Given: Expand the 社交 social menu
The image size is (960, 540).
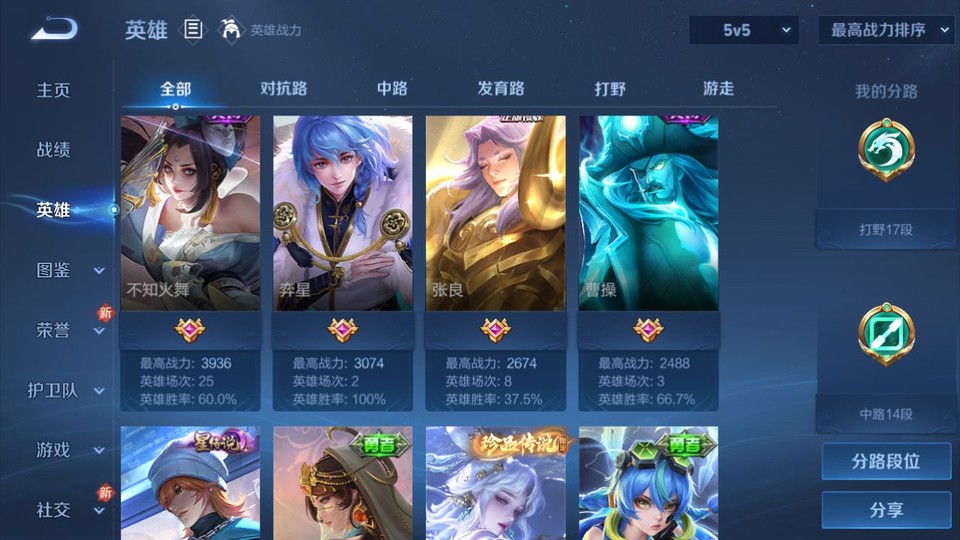Looking at the screenshot, I should (68, 510).
